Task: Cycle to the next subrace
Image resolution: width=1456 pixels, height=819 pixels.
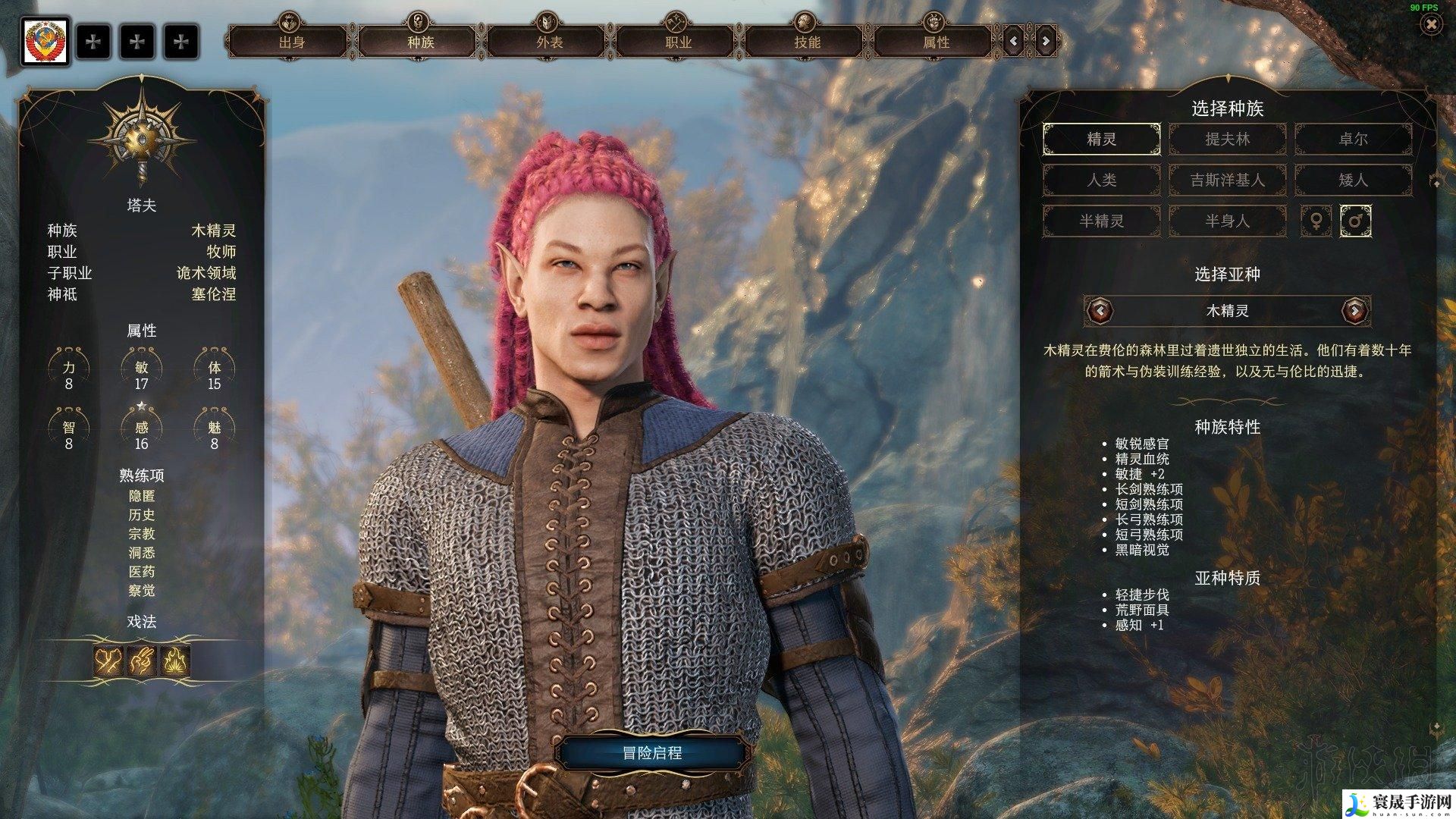Action: [x=1354, y=310]
